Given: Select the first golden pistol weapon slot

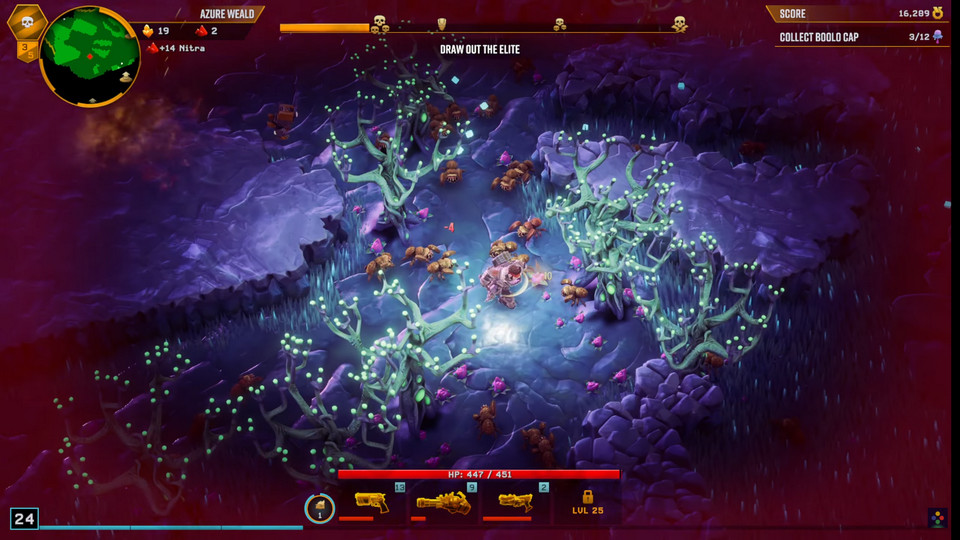Looking at the screenshot, I should 372,503.
